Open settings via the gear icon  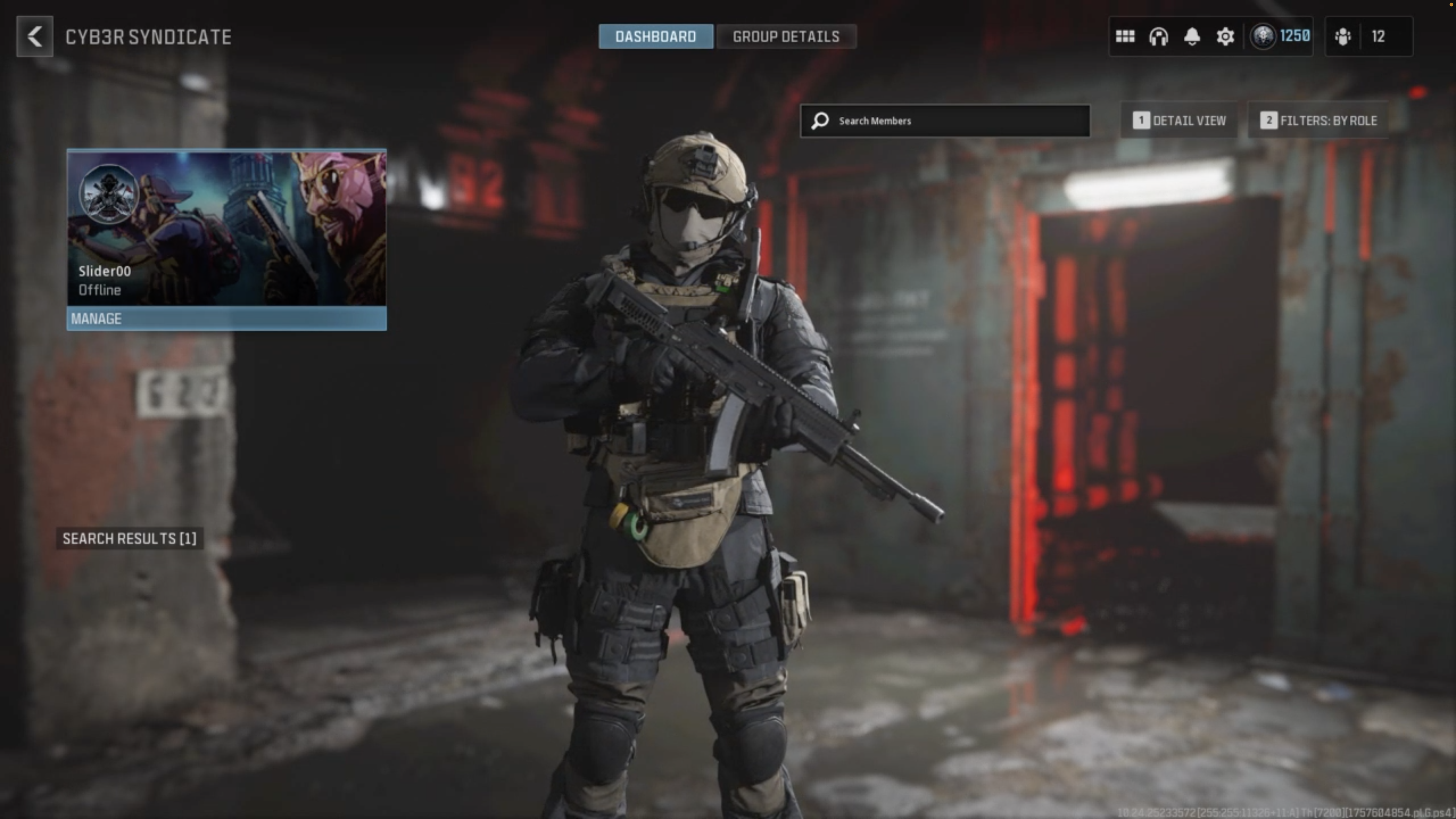pyautogui.click(x=1225, y=37)
